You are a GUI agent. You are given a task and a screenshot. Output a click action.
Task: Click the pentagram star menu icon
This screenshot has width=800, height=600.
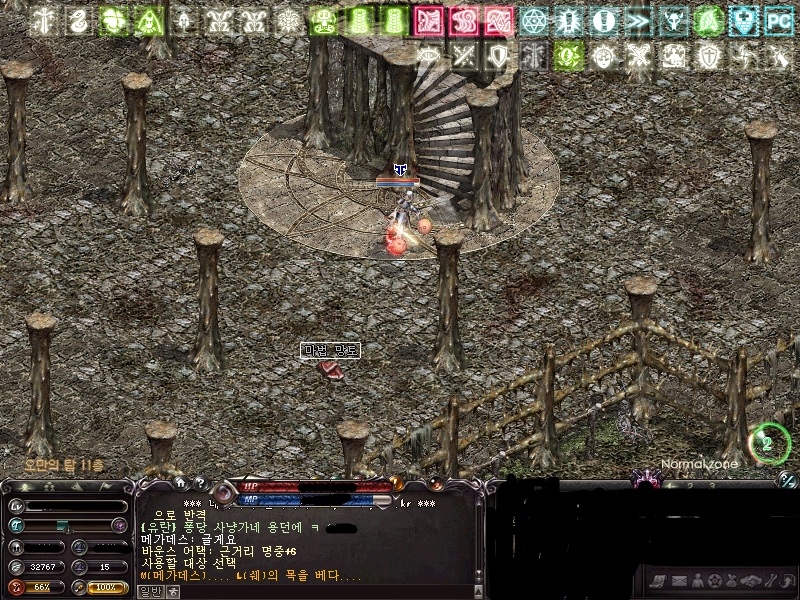716,580
